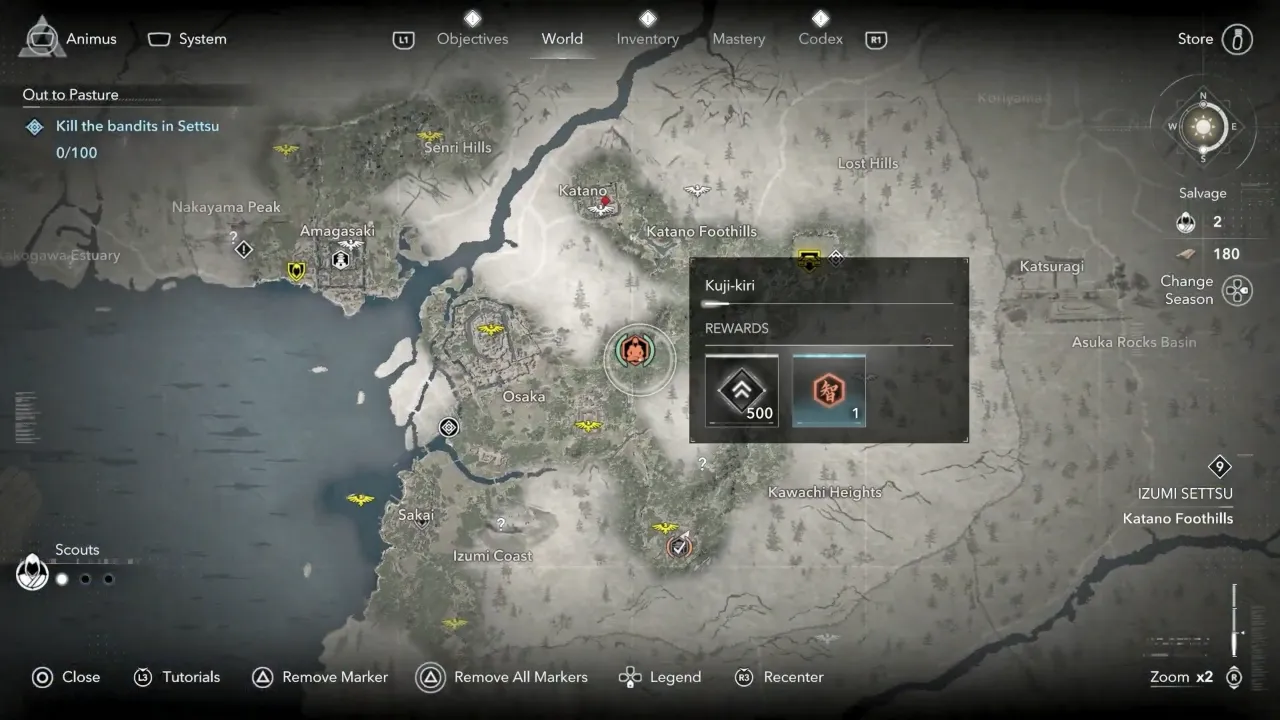
Task: Remove All Markers from the map
Action: (x=503, y=677)
